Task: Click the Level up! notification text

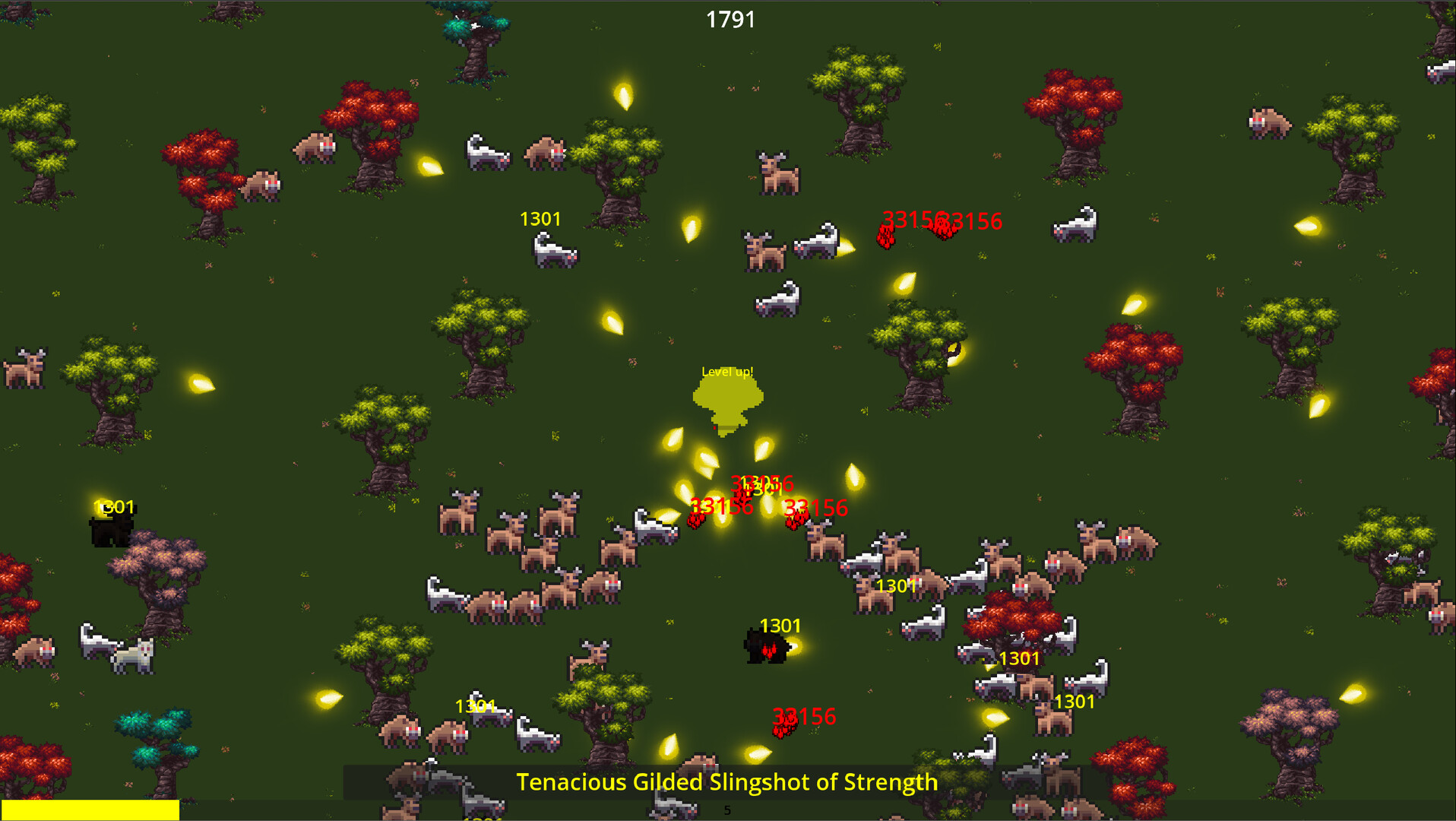Action: tap(727, 372)
